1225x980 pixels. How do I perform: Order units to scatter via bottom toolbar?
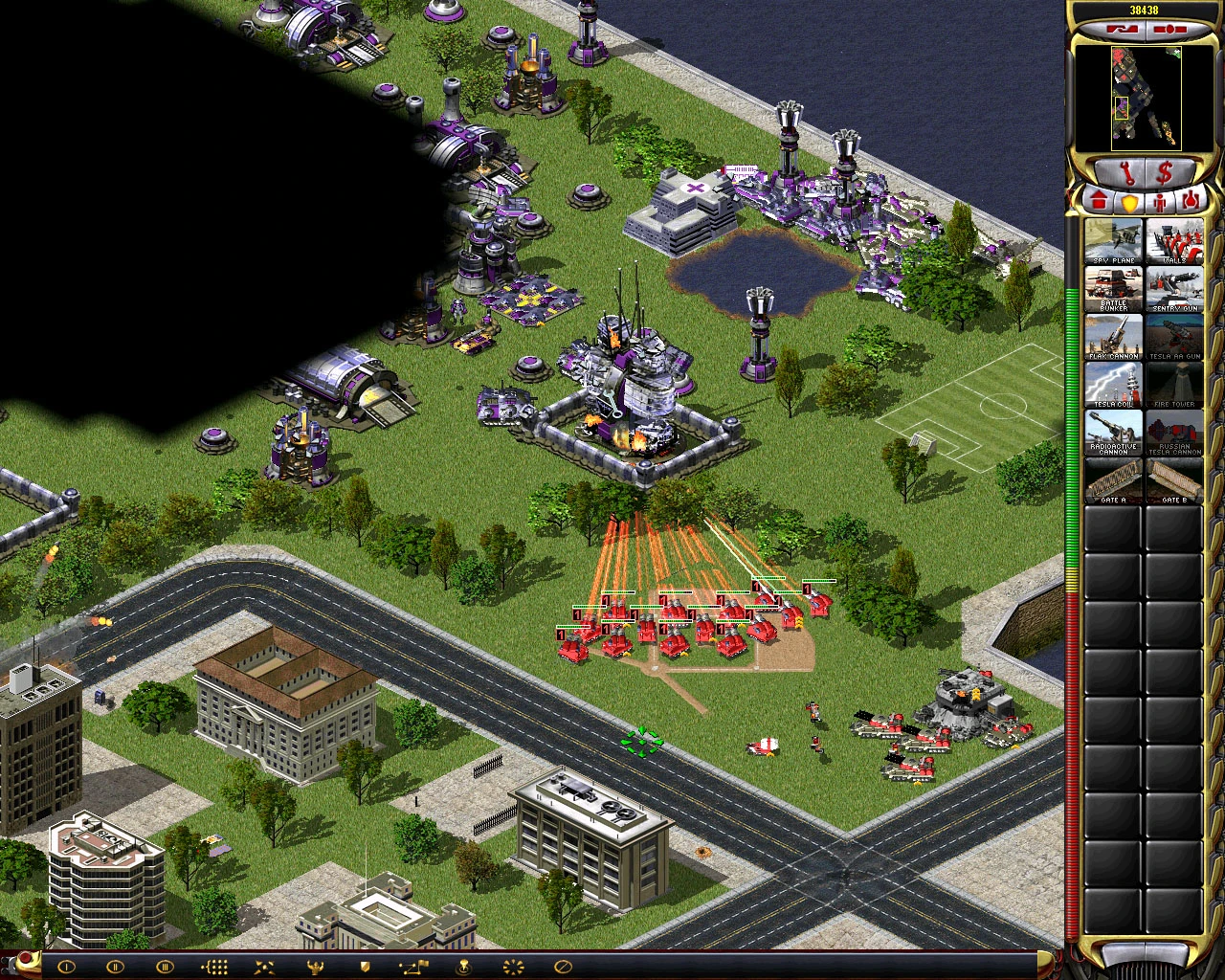263,967
